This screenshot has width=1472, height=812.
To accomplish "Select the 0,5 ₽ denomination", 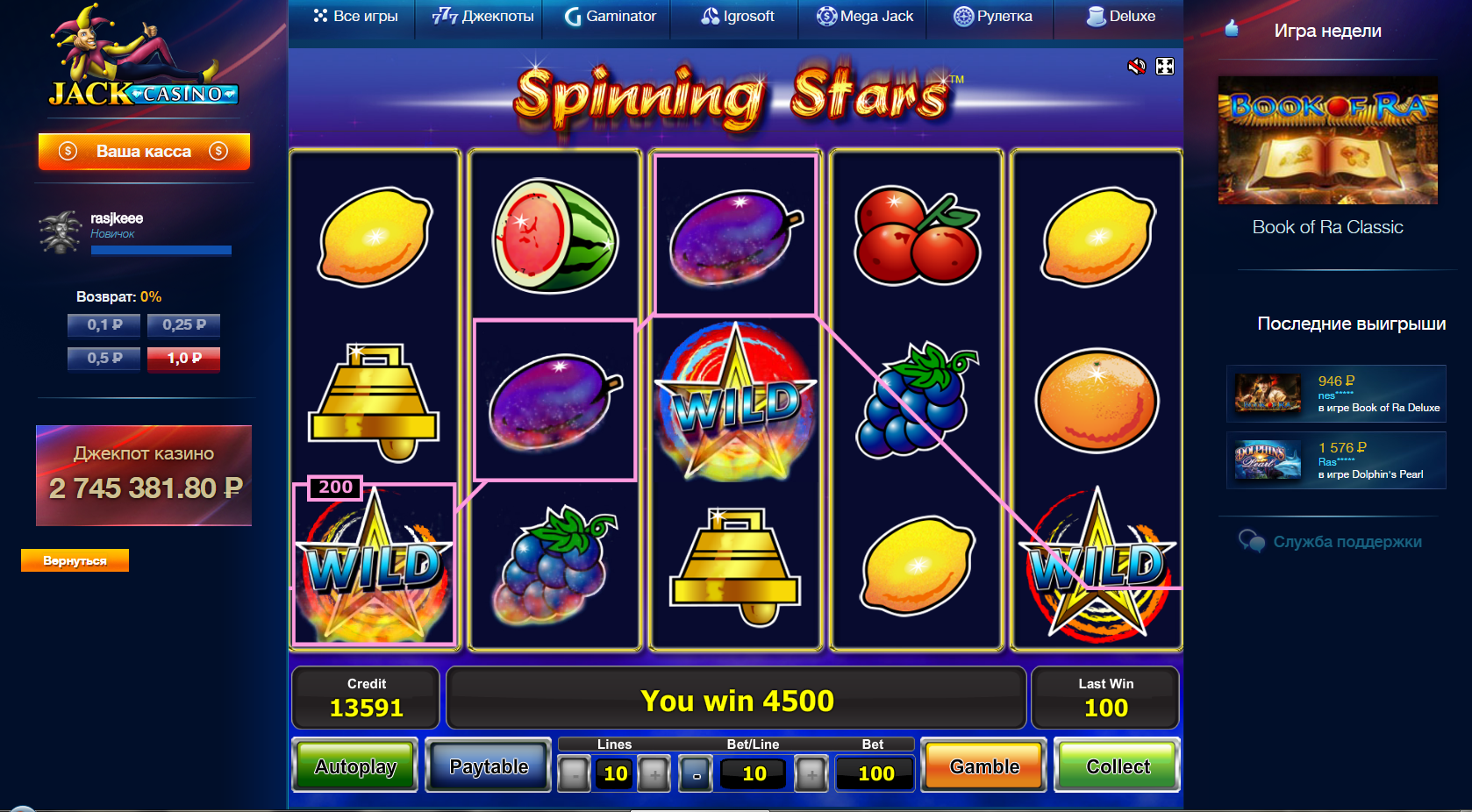I will 104,358.
